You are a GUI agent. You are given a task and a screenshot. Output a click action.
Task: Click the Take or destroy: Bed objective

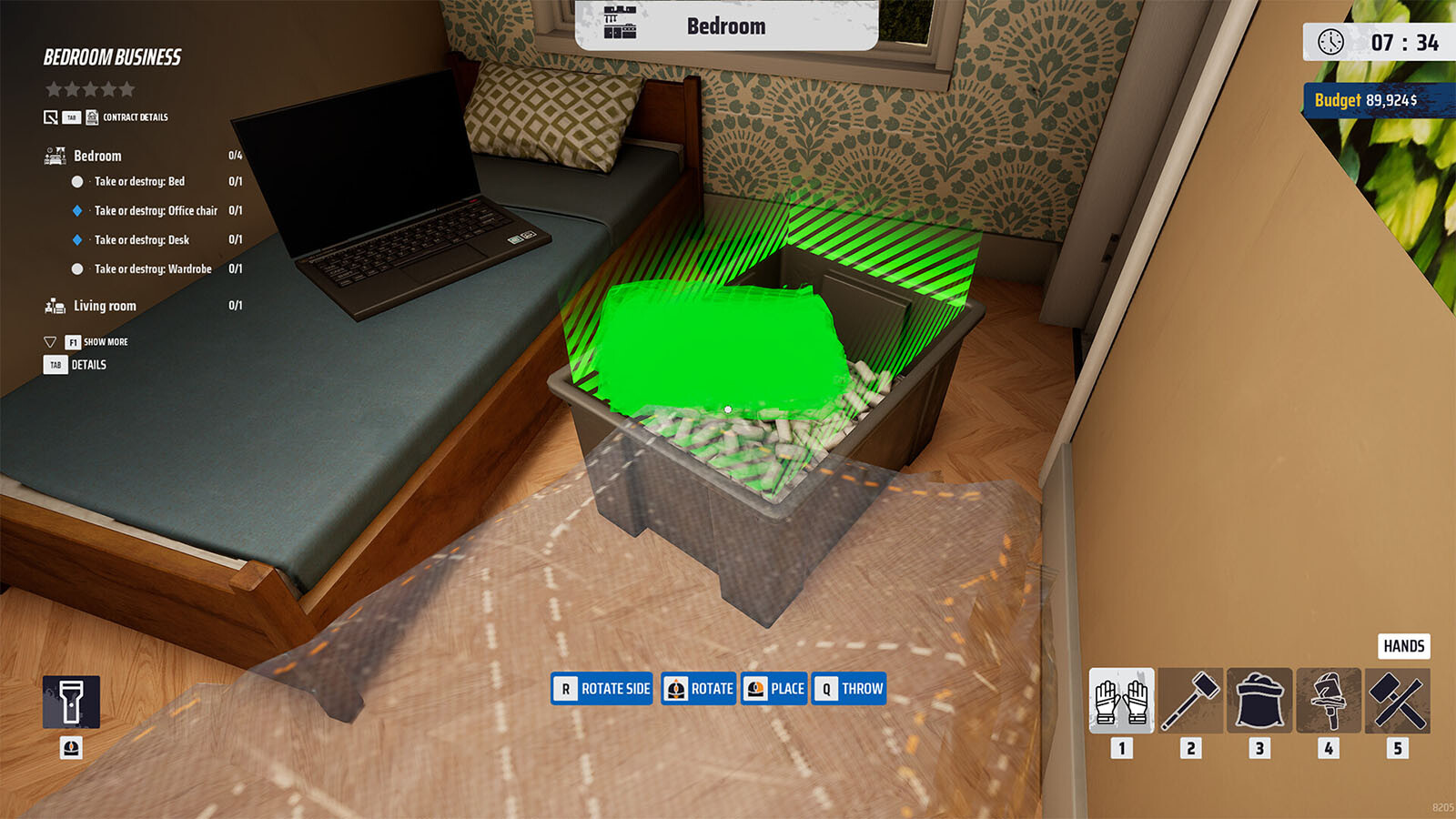tap(139, 182)
